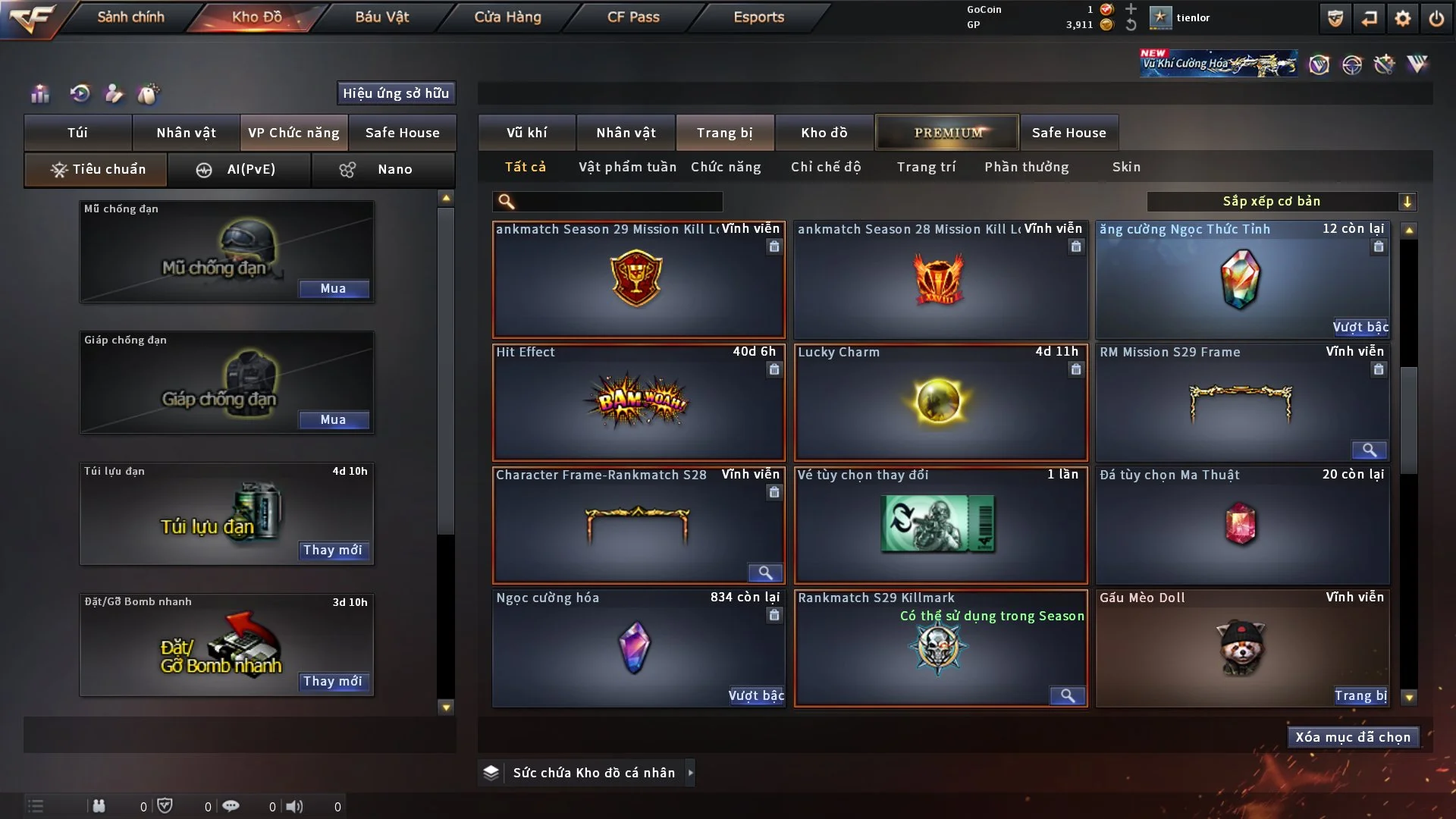Filter items by Chức năng
Screen dimensions: 1456x819
pos(726,167)
